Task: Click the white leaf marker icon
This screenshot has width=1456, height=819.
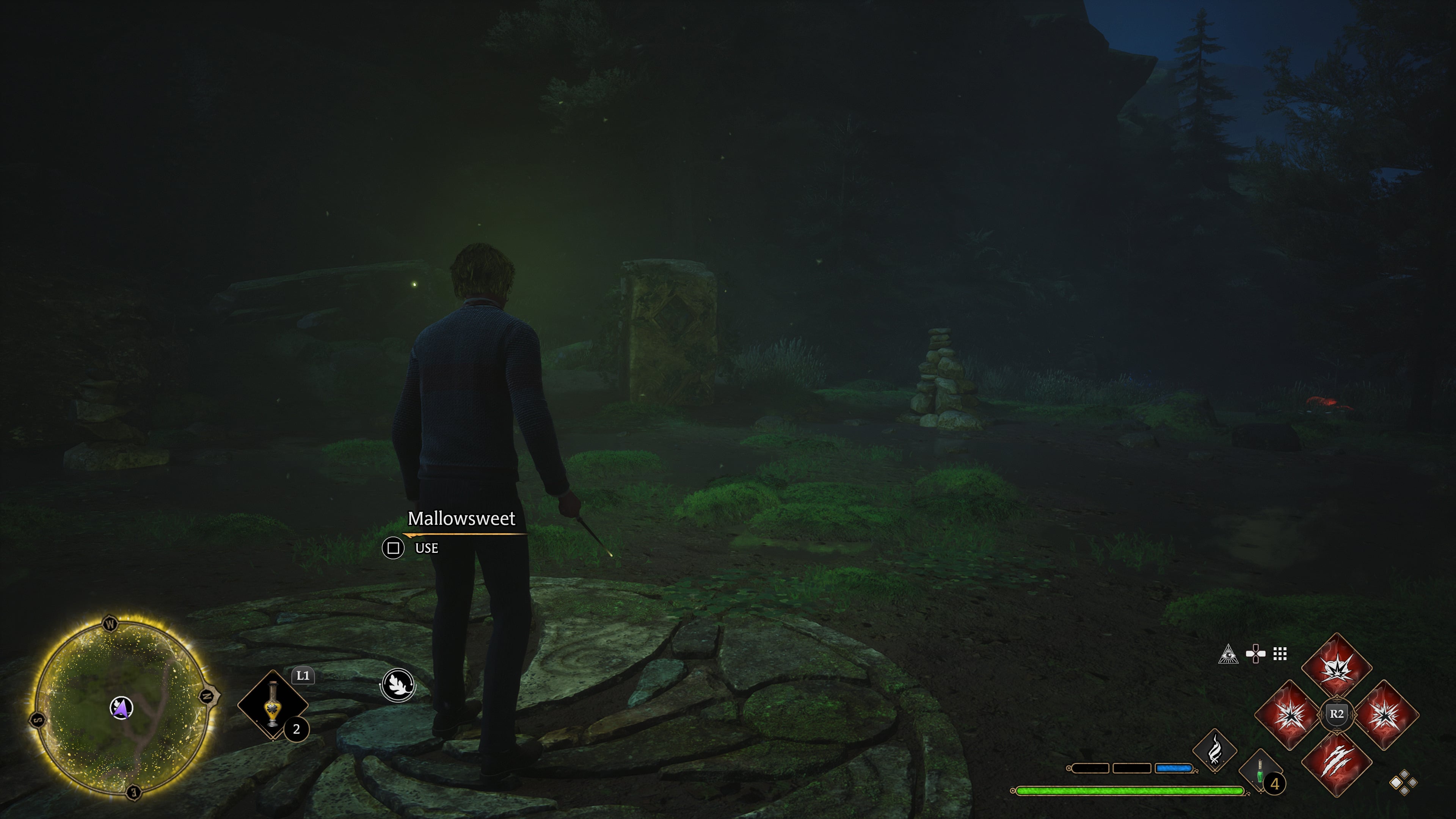Action: click(x=397, y=684)
